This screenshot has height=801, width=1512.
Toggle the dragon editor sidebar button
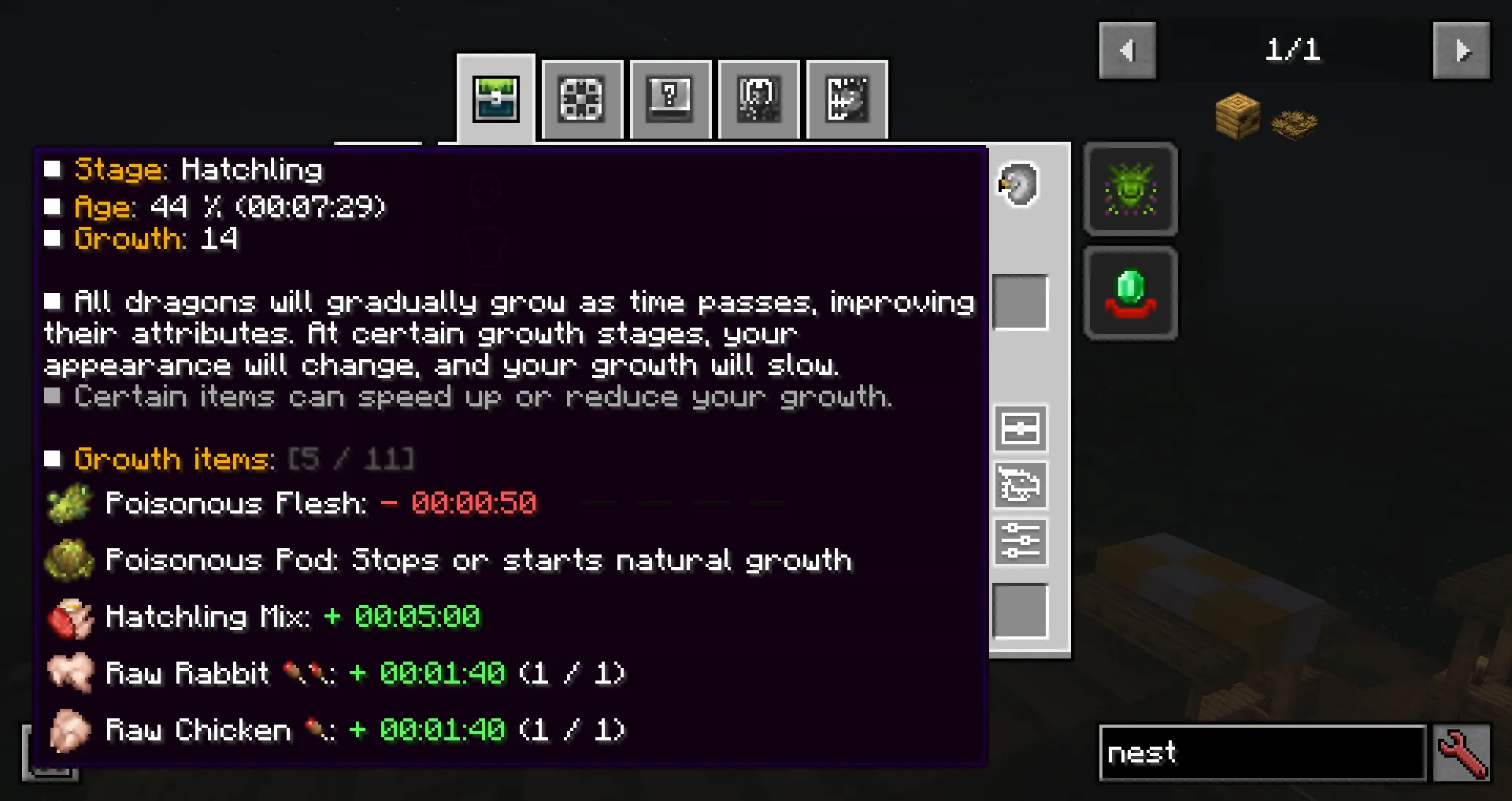click(x=1020, y=486)
